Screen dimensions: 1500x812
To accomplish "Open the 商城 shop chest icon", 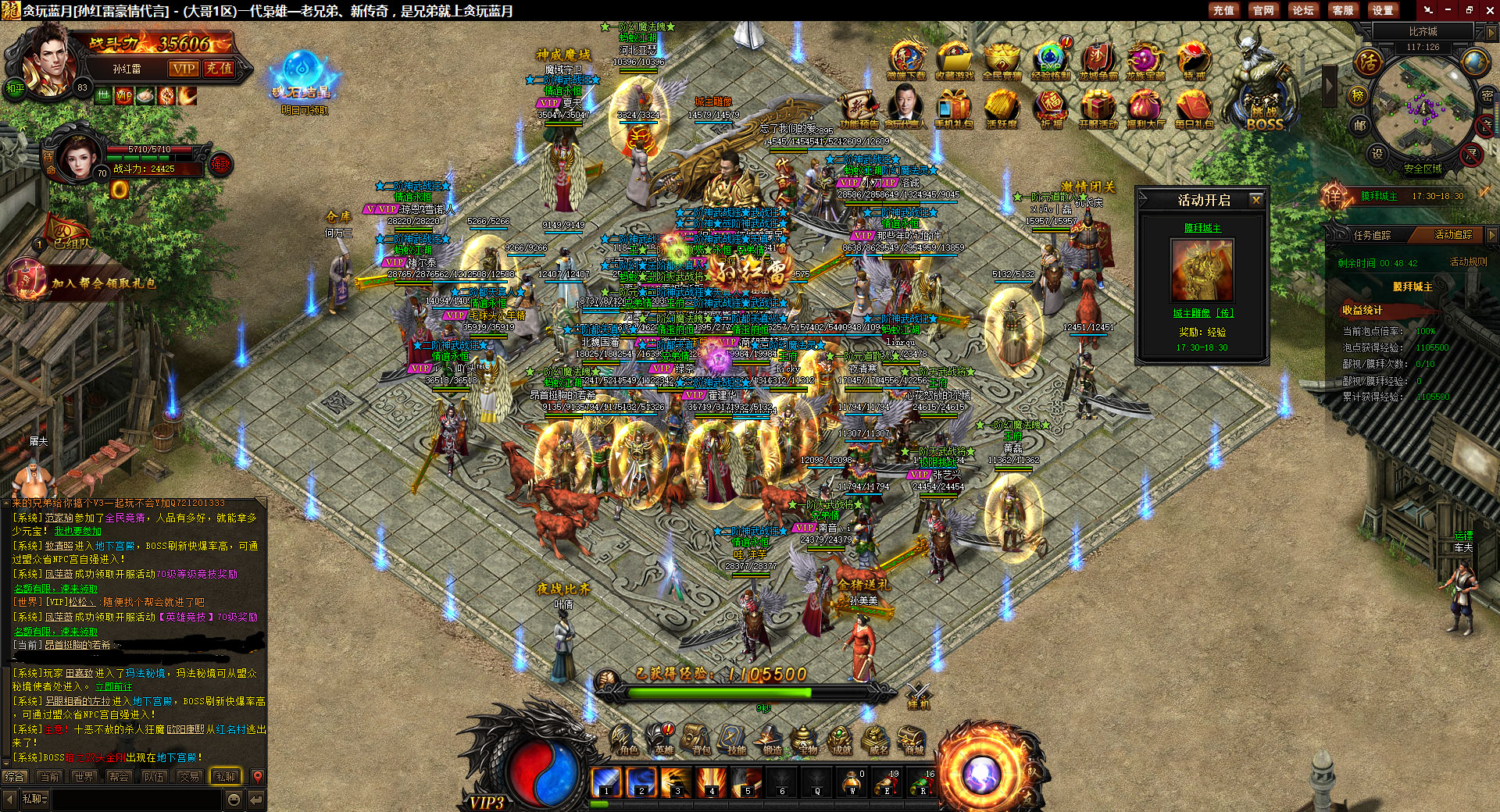I will coord(912,739).
